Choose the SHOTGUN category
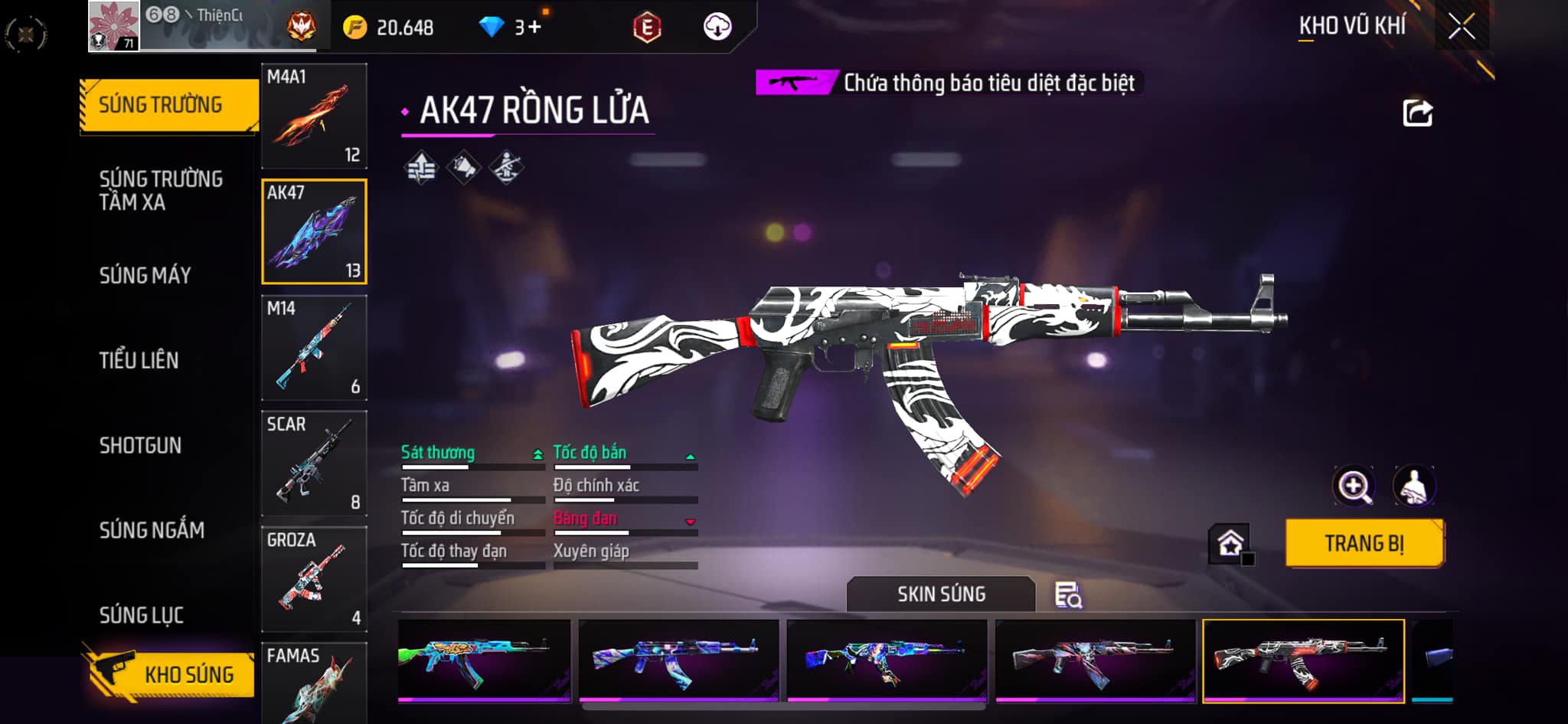 [x=140, y=445]
